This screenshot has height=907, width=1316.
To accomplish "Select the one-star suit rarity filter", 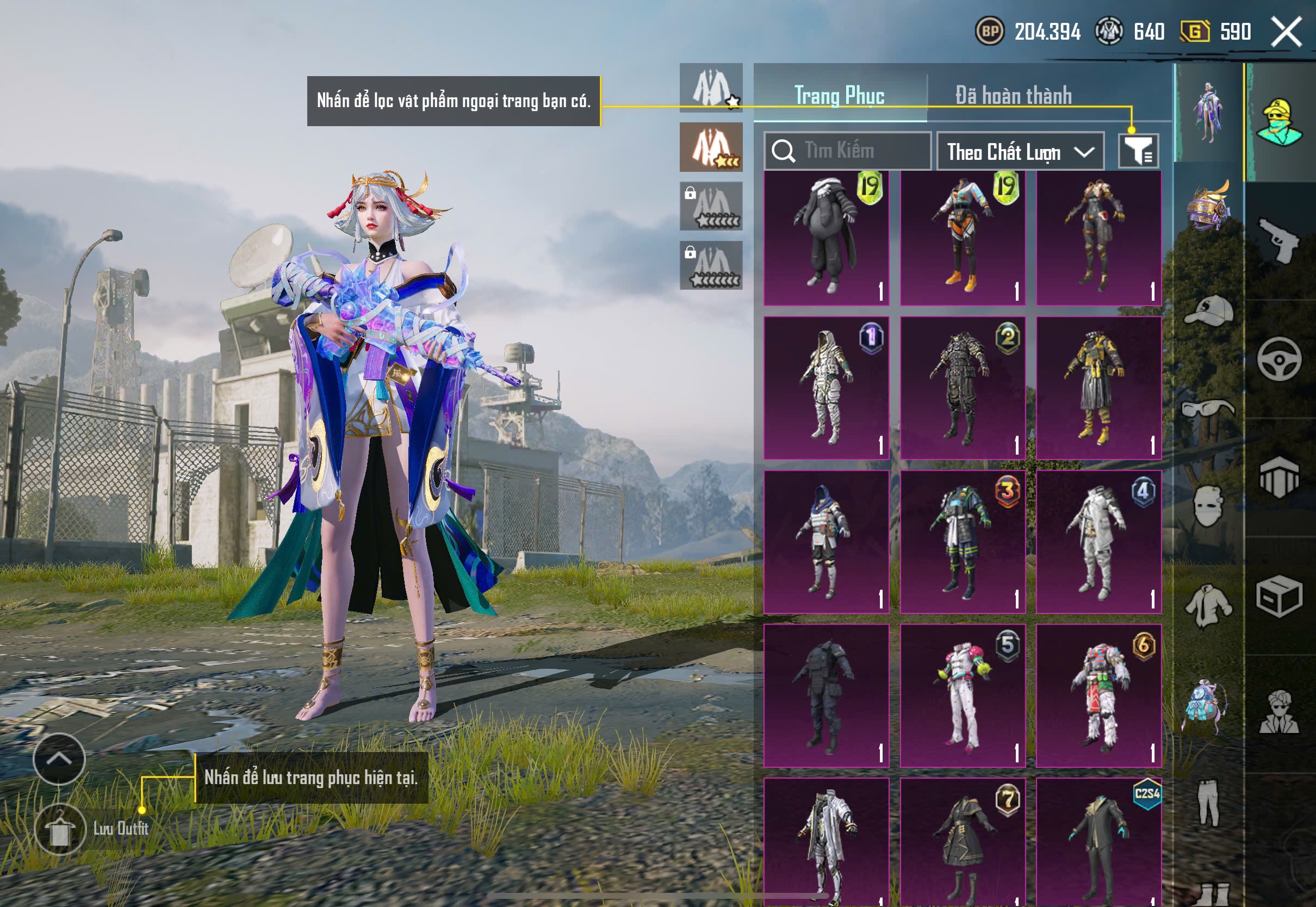I will (x=711, y=88).
